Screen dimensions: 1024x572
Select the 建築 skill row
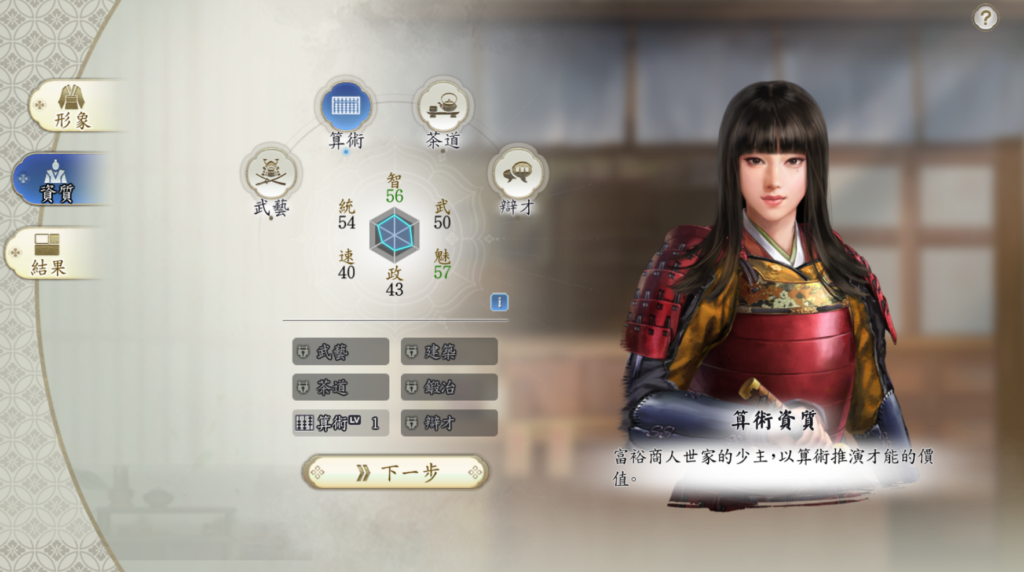(449, 352)
